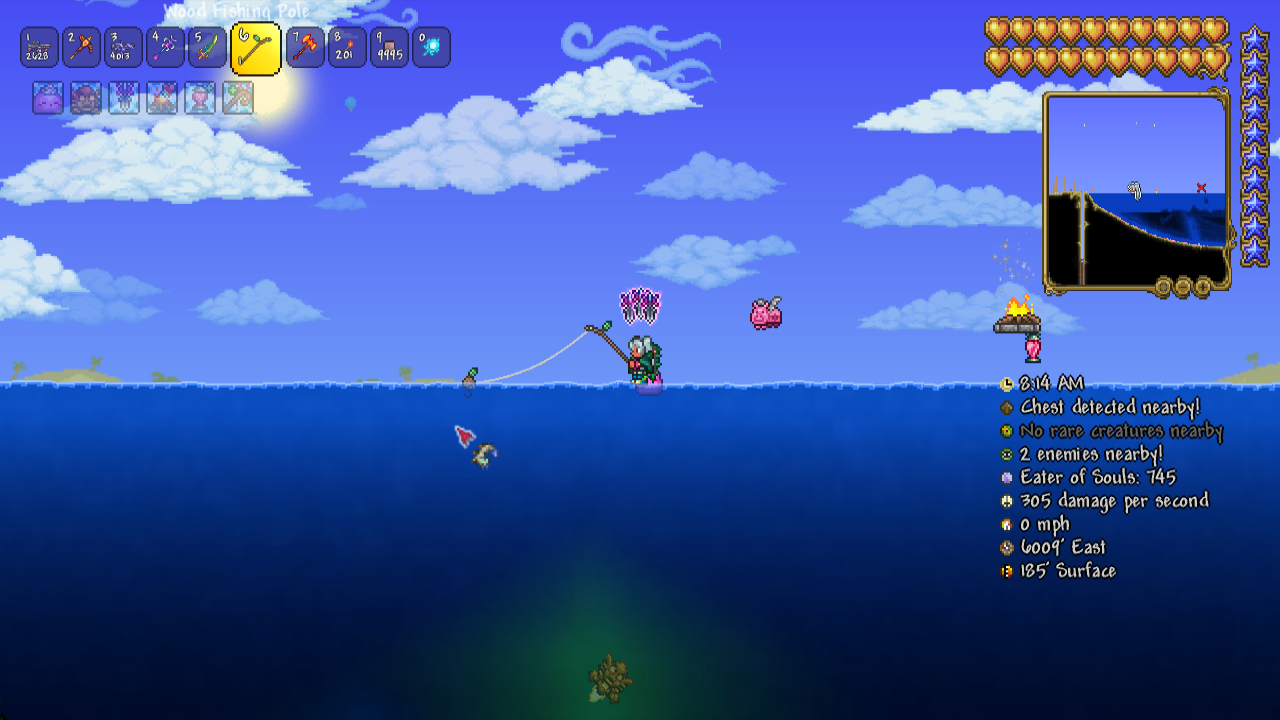Select the flaming arrow stack in slot 8

click(x=347, y=48)
